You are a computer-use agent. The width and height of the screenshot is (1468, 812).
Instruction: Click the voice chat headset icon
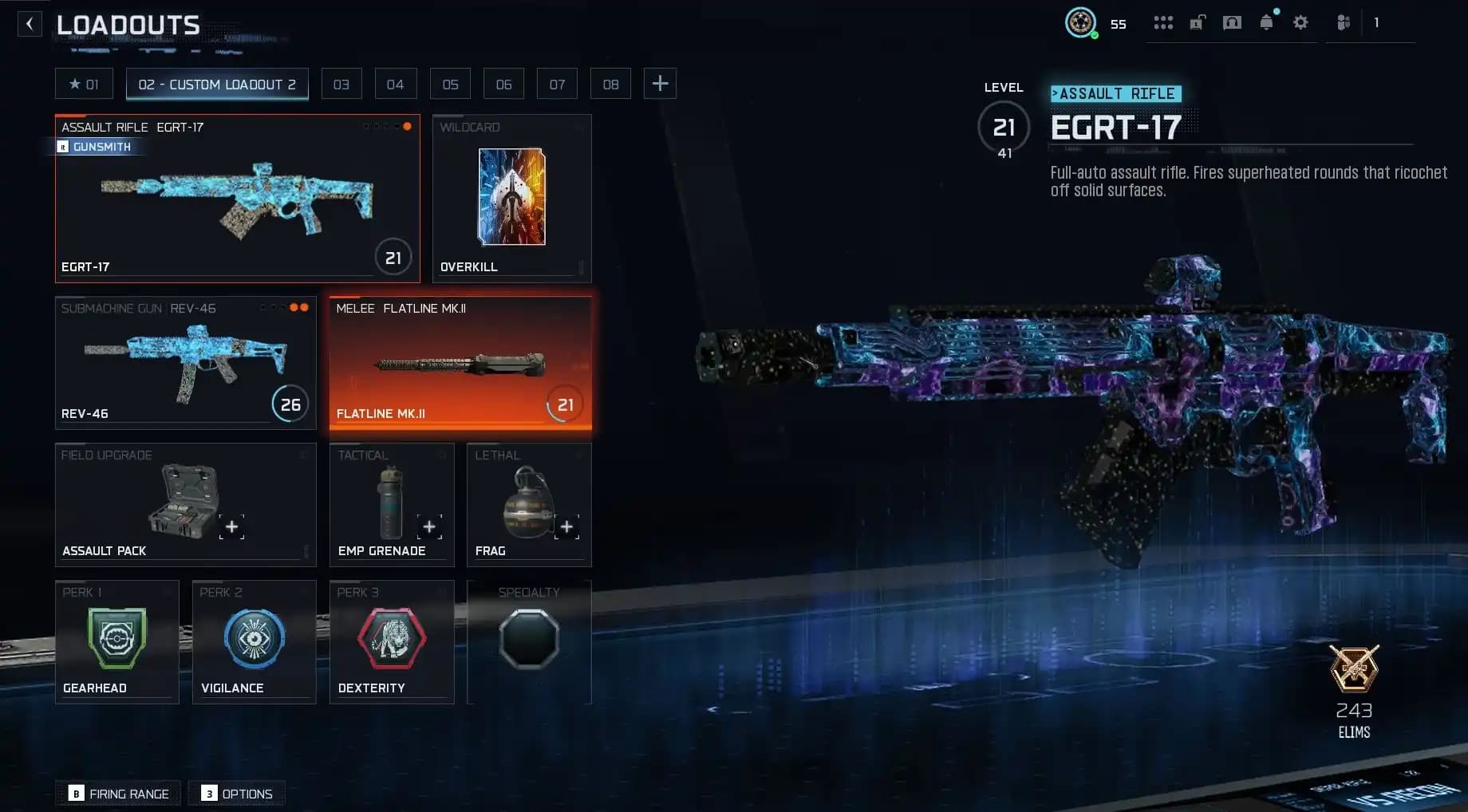[1231, 23]
